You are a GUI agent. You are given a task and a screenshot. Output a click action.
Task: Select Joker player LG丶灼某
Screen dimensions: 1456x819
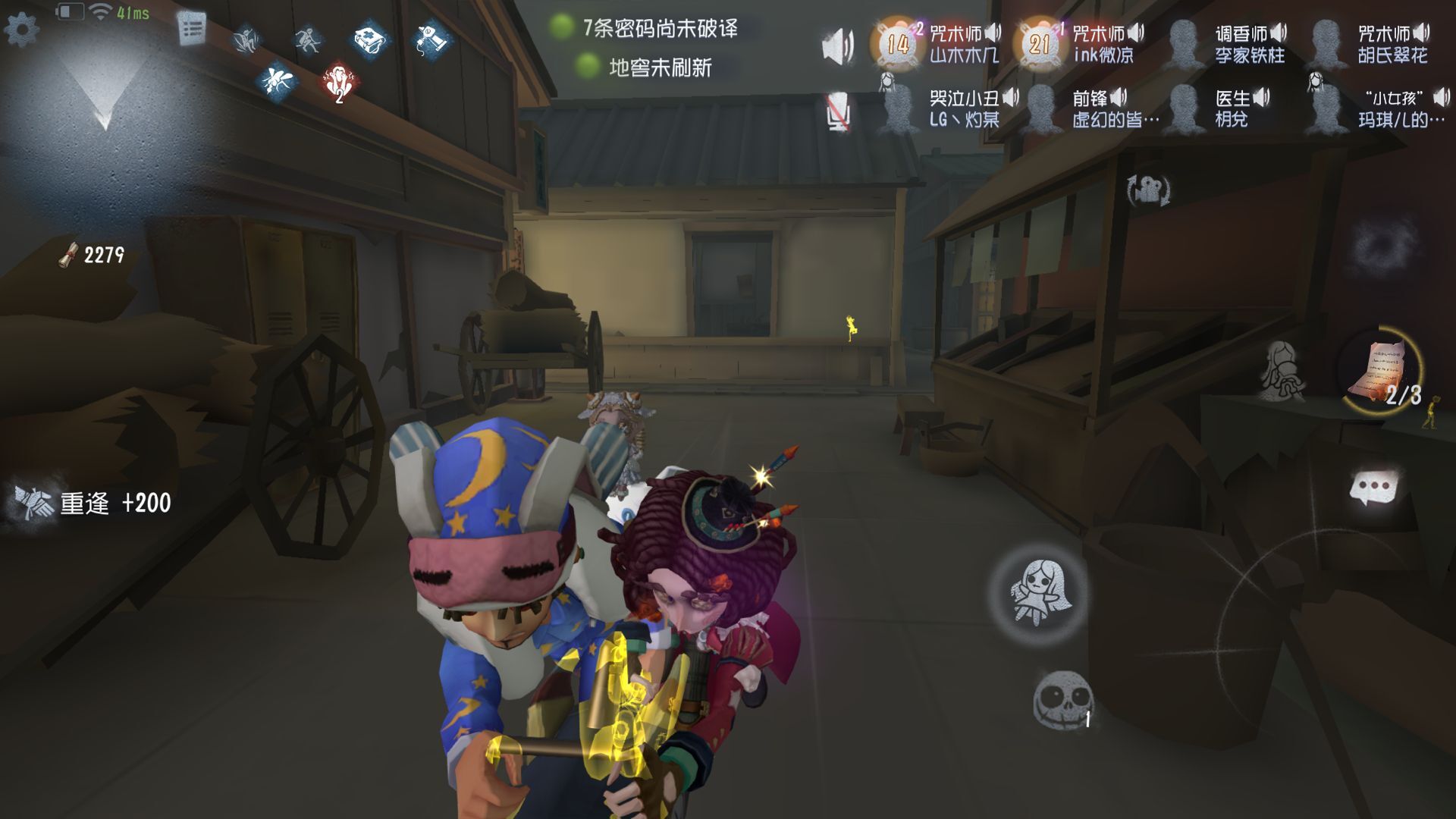pyautogui.click(x=948, y=109)
